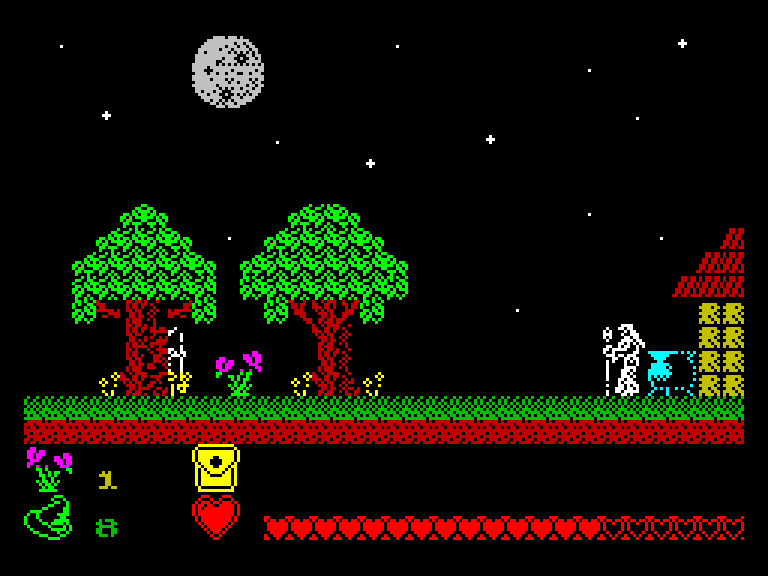The image size is (768, 576).
Task: Click the large red heart icon
Action: [x=216, y=518]
